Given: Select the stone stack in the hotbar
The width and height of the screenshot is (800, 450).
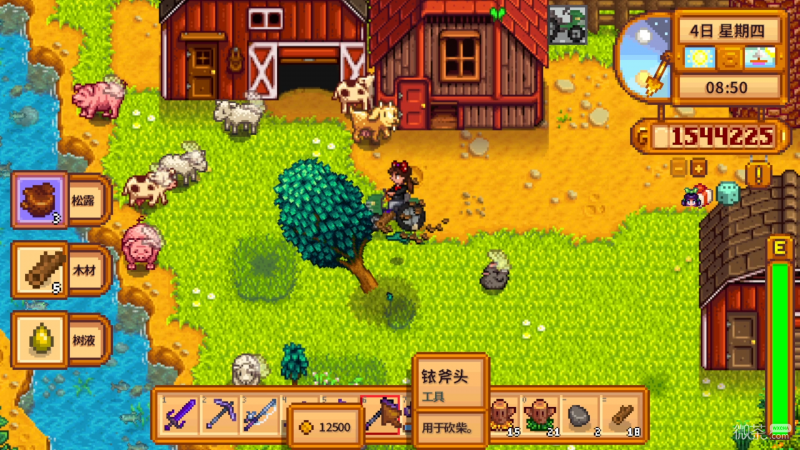Looking at the screenshot, I should click(580, 414).
